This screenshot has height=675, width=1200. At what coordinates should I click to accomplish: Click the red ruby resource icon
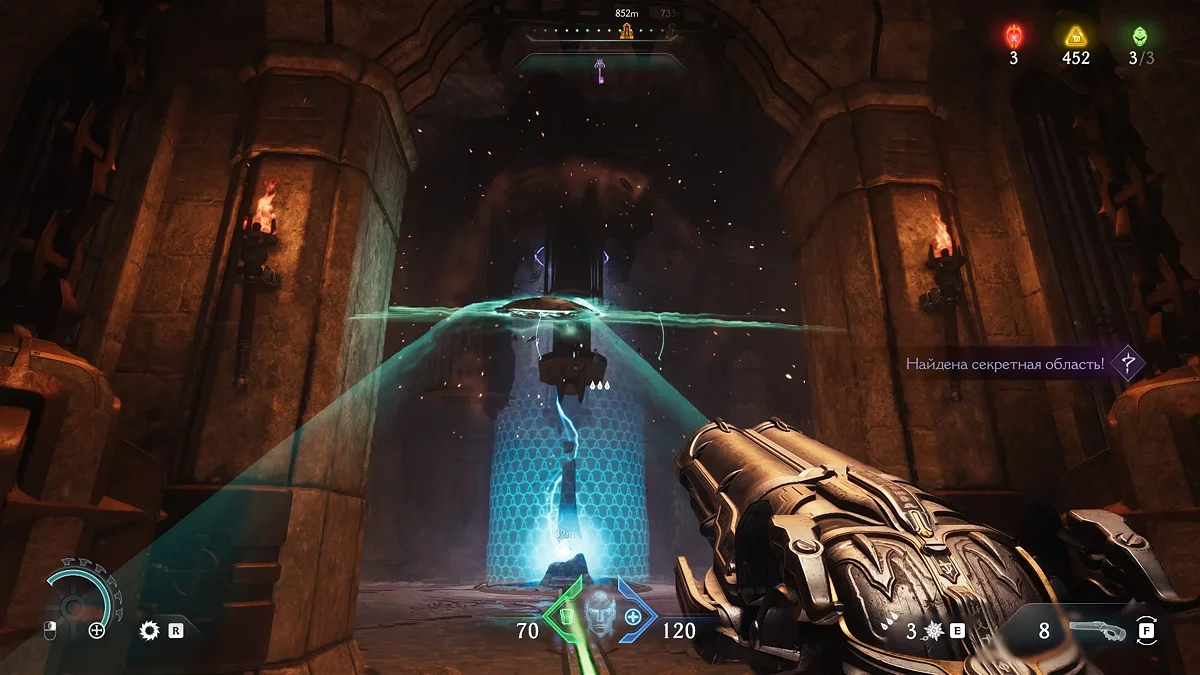tap(1013, 37)
